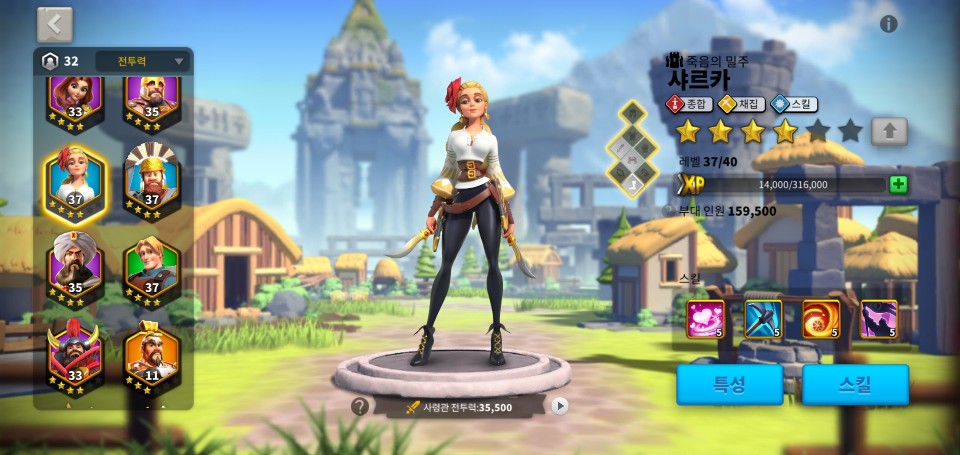Click the star upgrade arrow button
The height and width of the screenshot is (455, 960).
(x=889, y=130)
